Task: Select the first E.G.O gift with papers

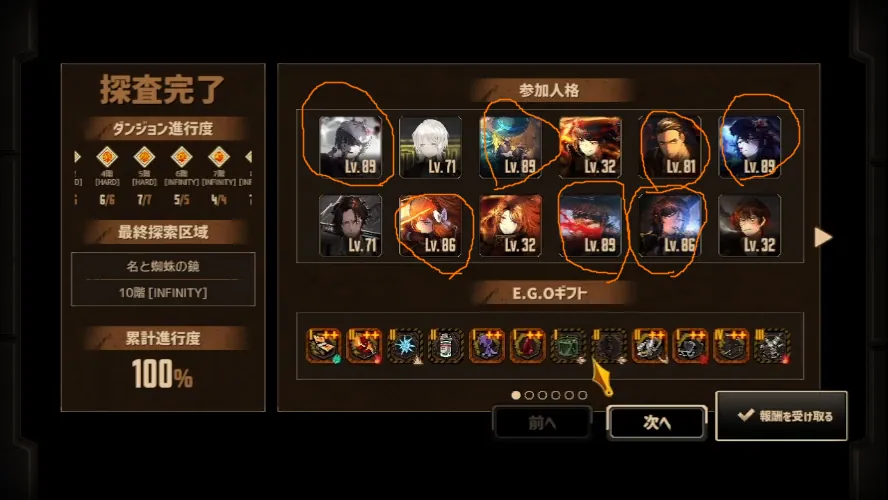Action: coord(324,345)
